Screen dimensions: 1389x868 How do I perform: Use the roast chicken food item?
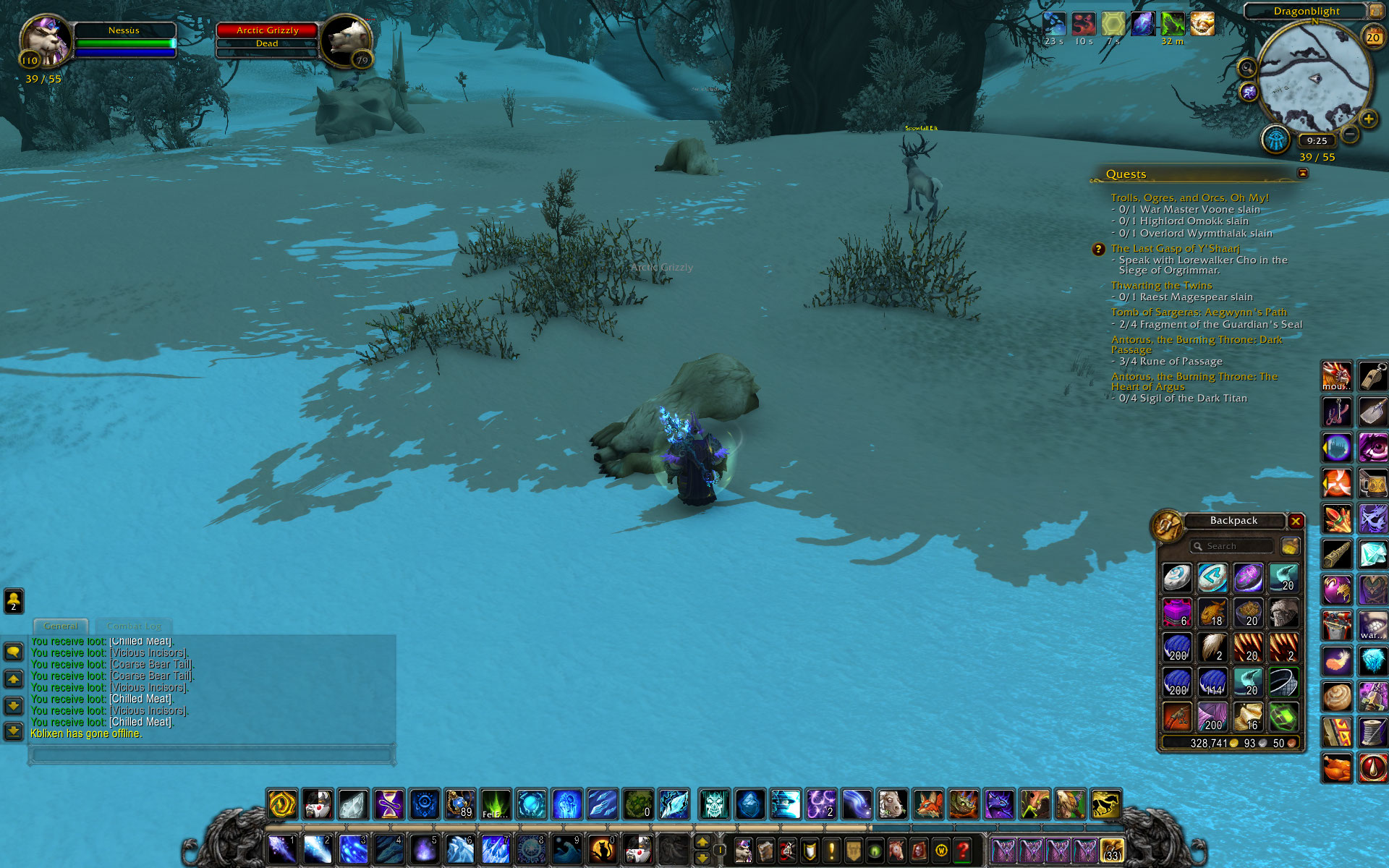[x=1336, y=768]
